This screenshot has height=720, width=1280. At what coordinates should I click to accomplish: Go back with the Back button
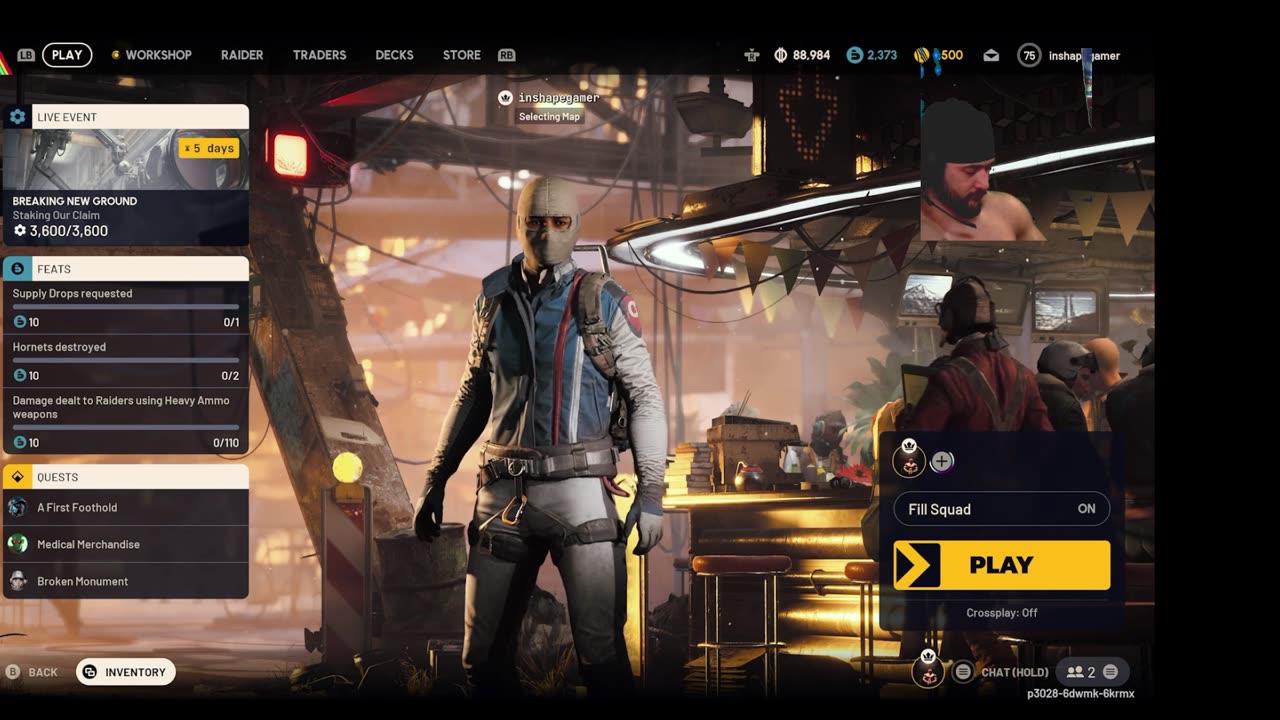(x=33, y=672)
